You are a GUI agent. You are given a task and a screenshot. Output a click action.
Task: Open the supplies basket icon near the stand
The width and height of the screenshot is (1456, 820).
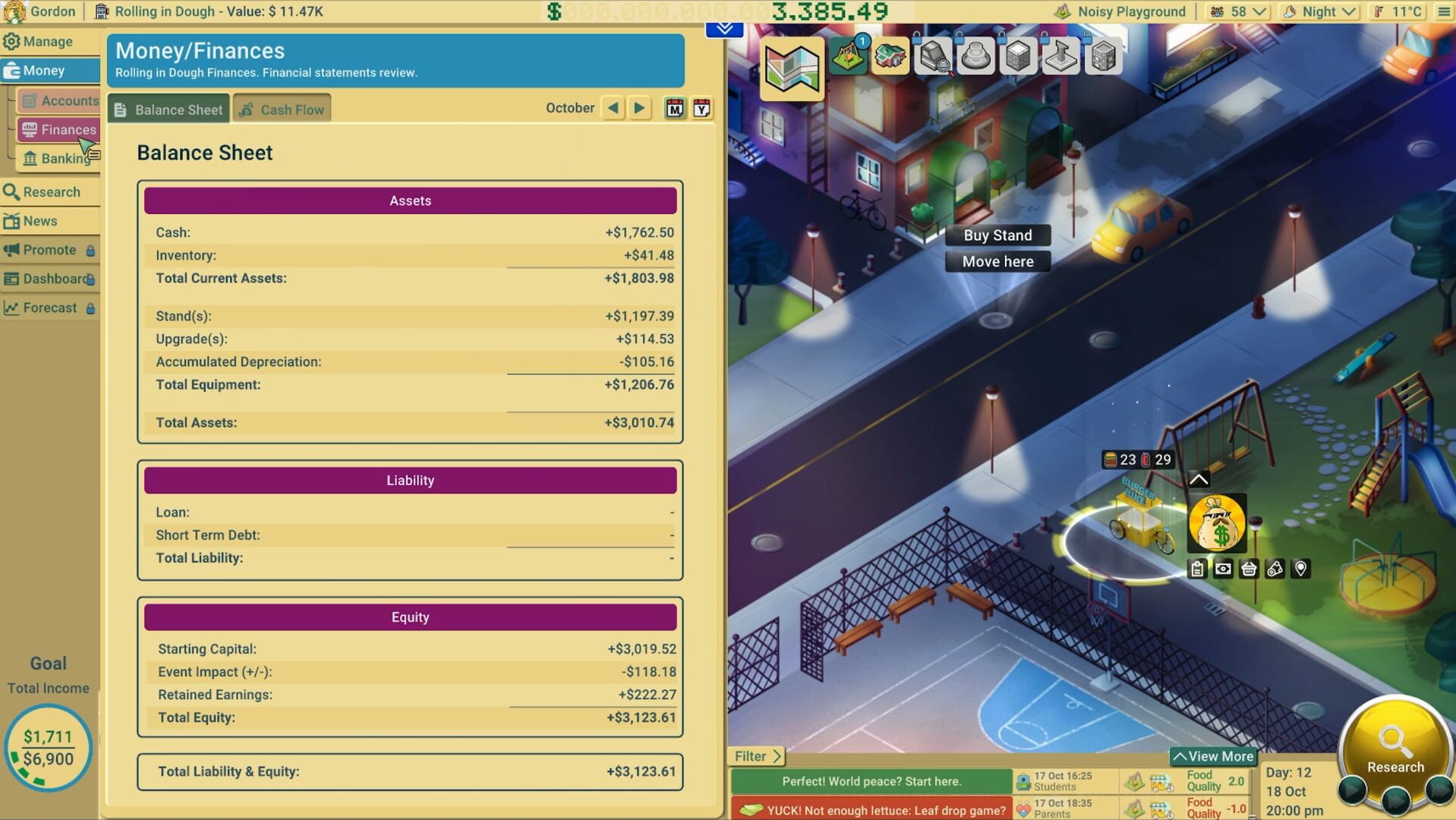pos(1249,568)
